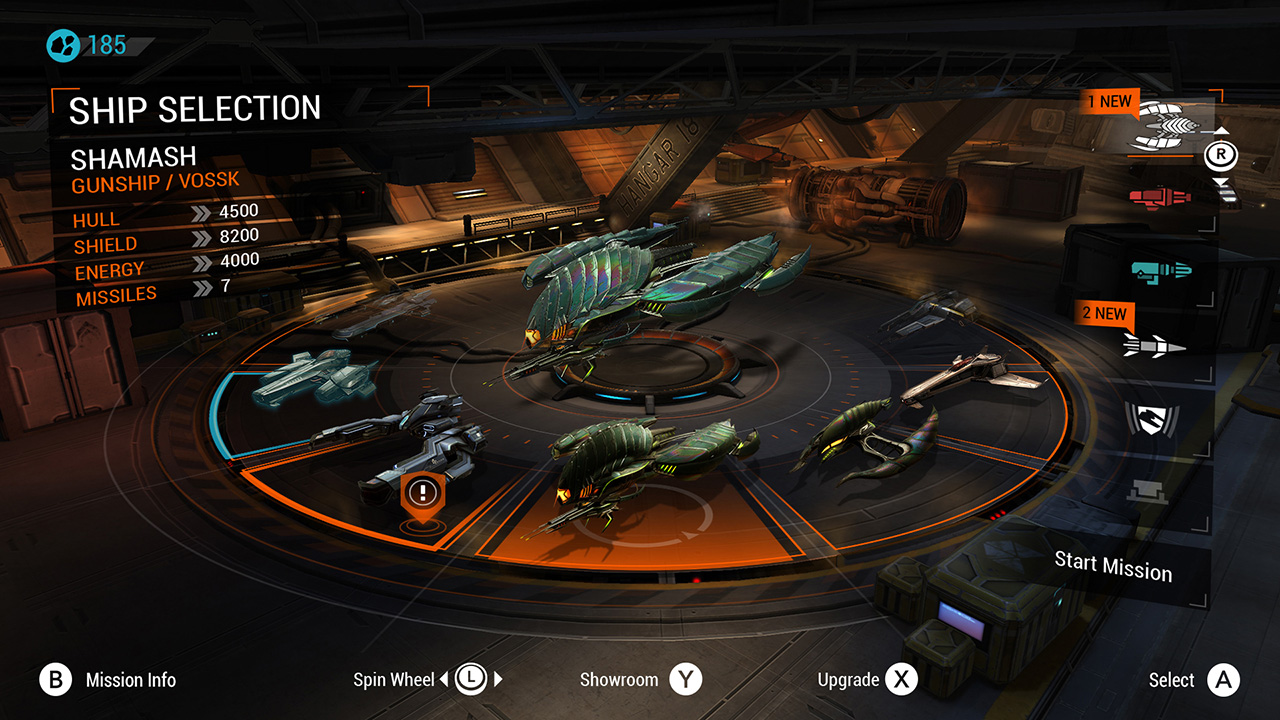Screen dimensions: 1280x720
Task: Open the Upgrade screen
Action: (901, 679)
